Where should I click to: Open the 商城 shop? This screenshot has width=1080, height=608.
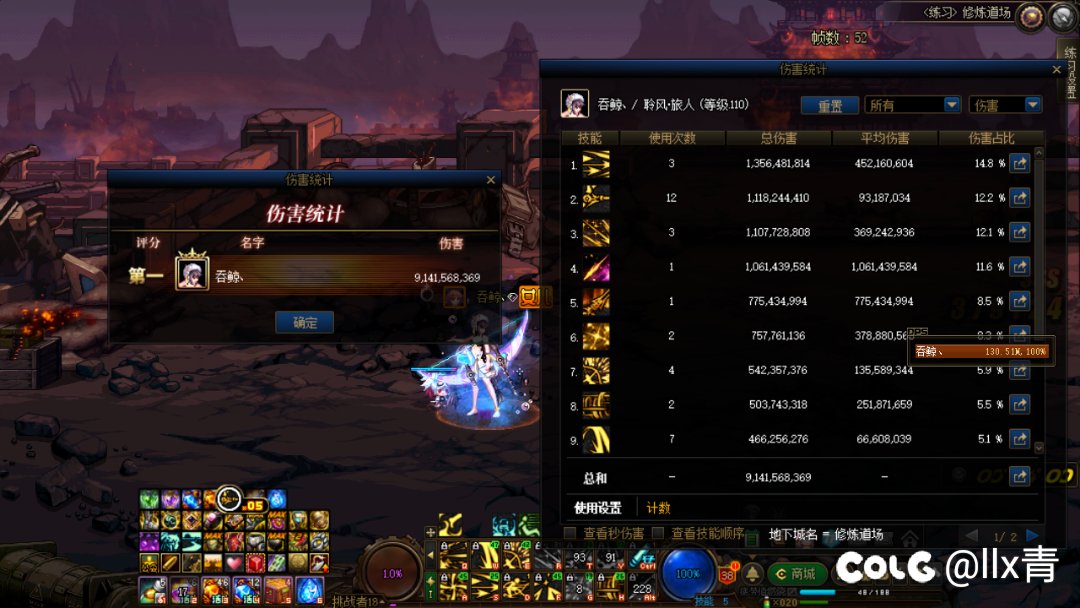pos(796,574)
